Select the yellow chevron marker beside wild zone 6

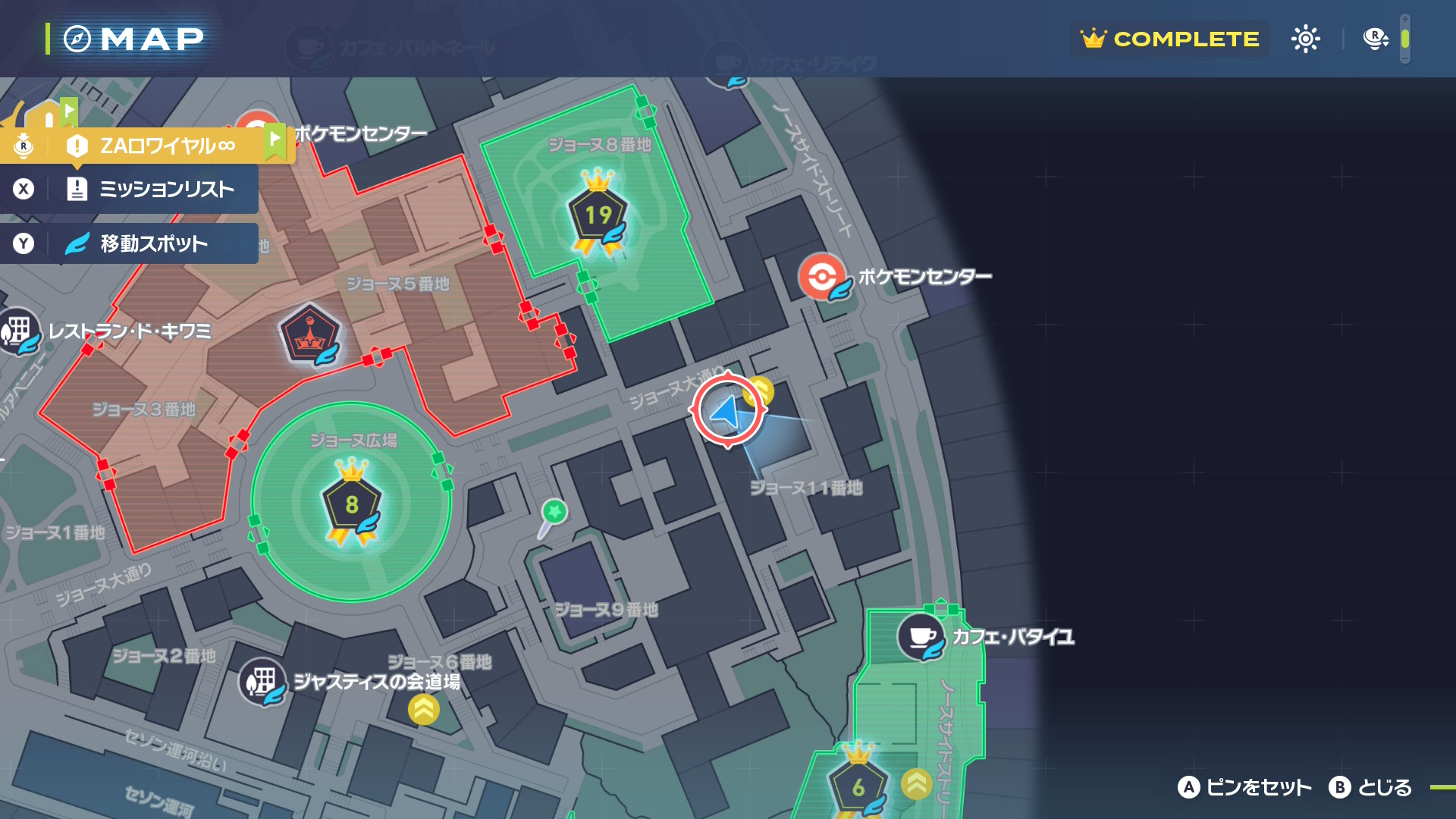click(916, 784)
